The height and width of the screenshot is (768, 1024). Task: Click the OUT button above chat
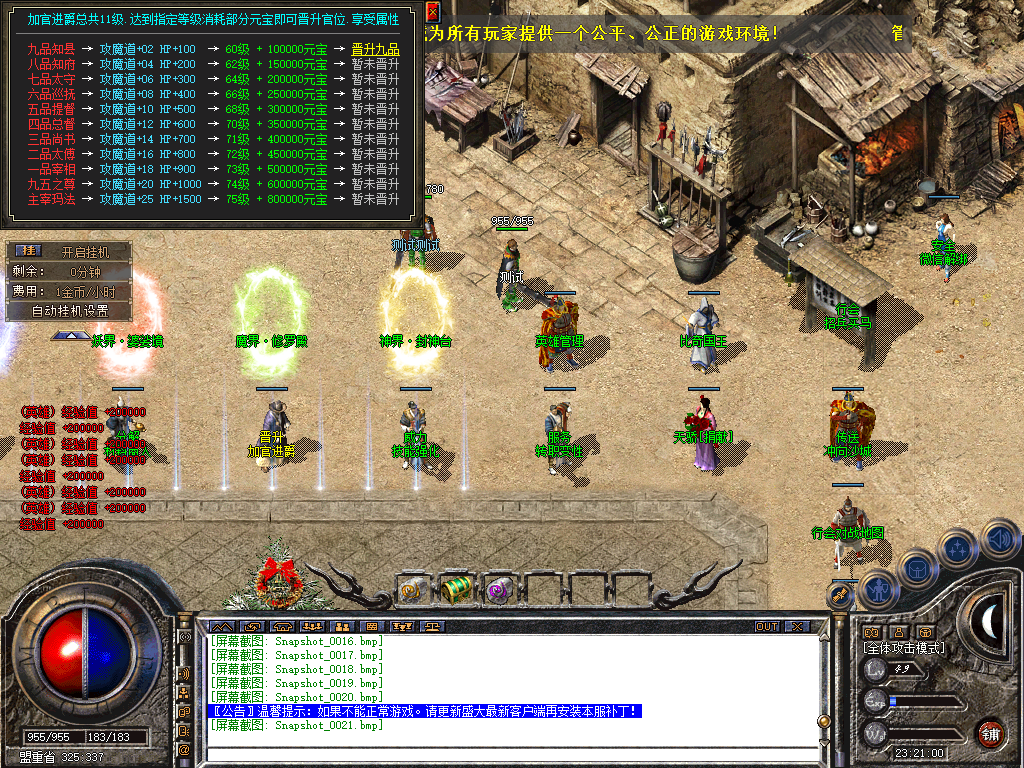[x=766, y=626]
